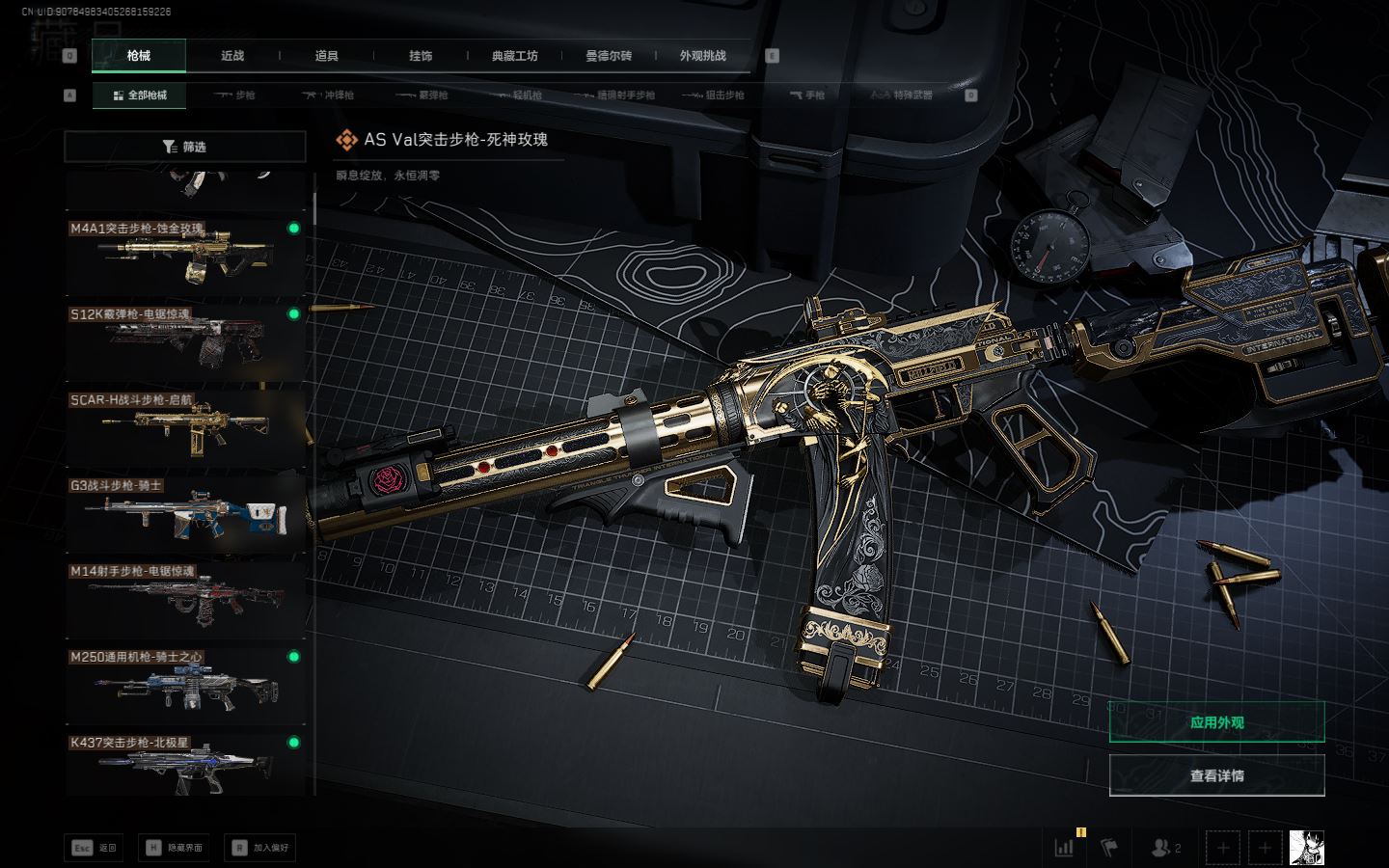Show the 全部枪械 all firearms category
Image resolution: width=1389 pixels, height=868 pixels.
tap(140, 95)
